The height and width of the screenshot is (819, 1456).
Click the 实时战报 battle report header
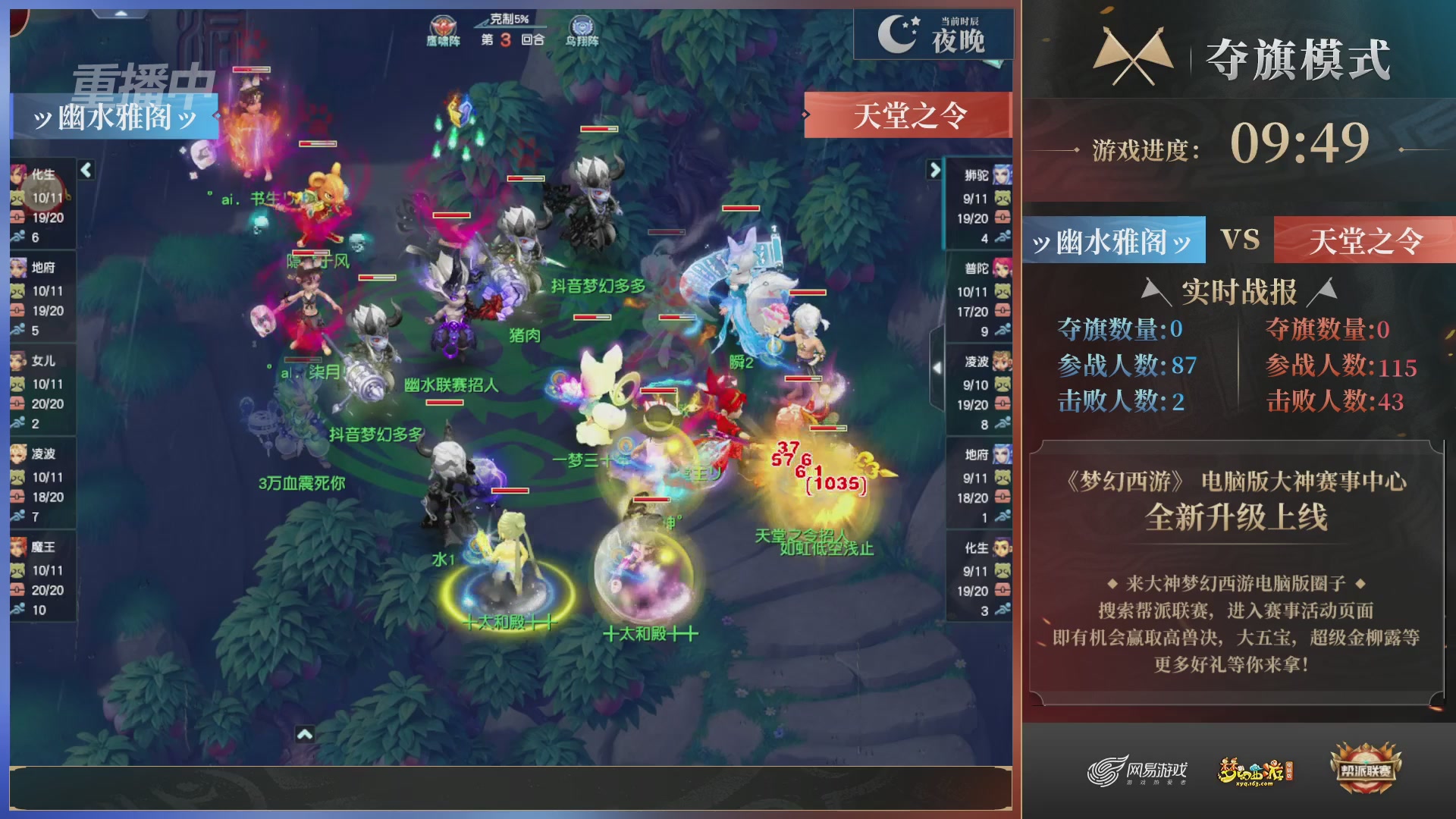1241,290
